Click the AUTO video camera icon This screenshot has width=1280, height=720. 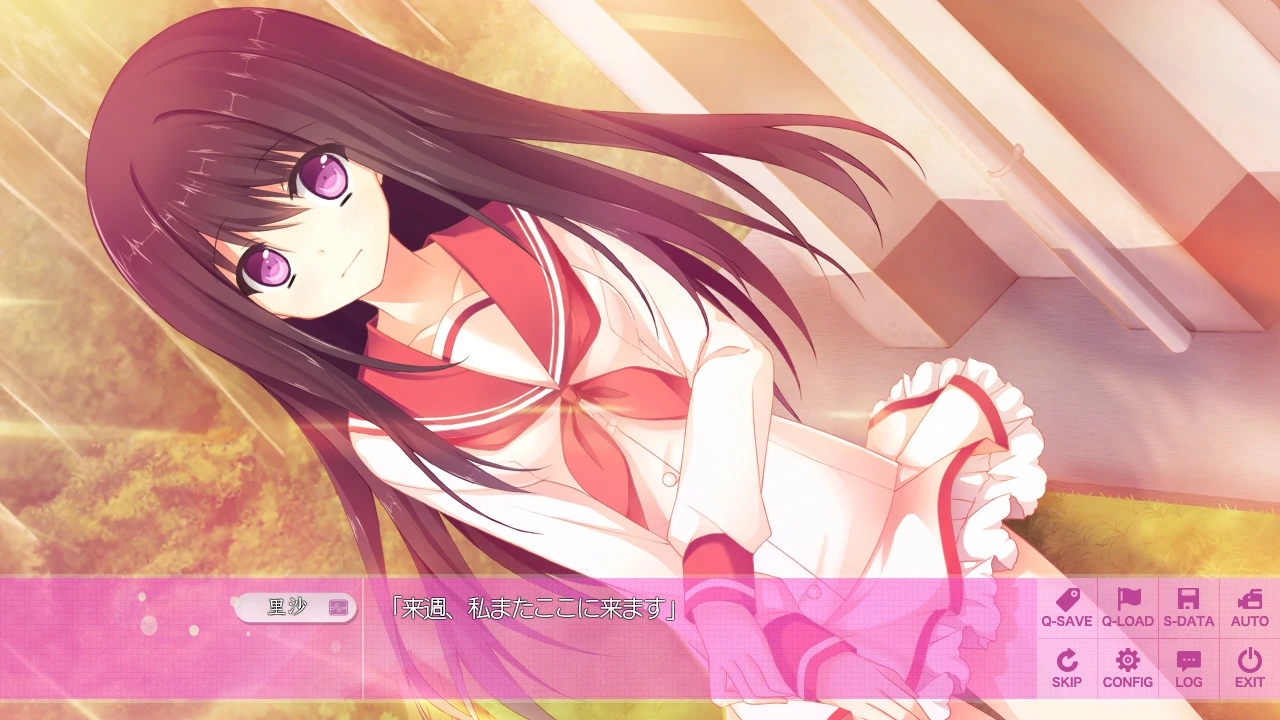1248,600
